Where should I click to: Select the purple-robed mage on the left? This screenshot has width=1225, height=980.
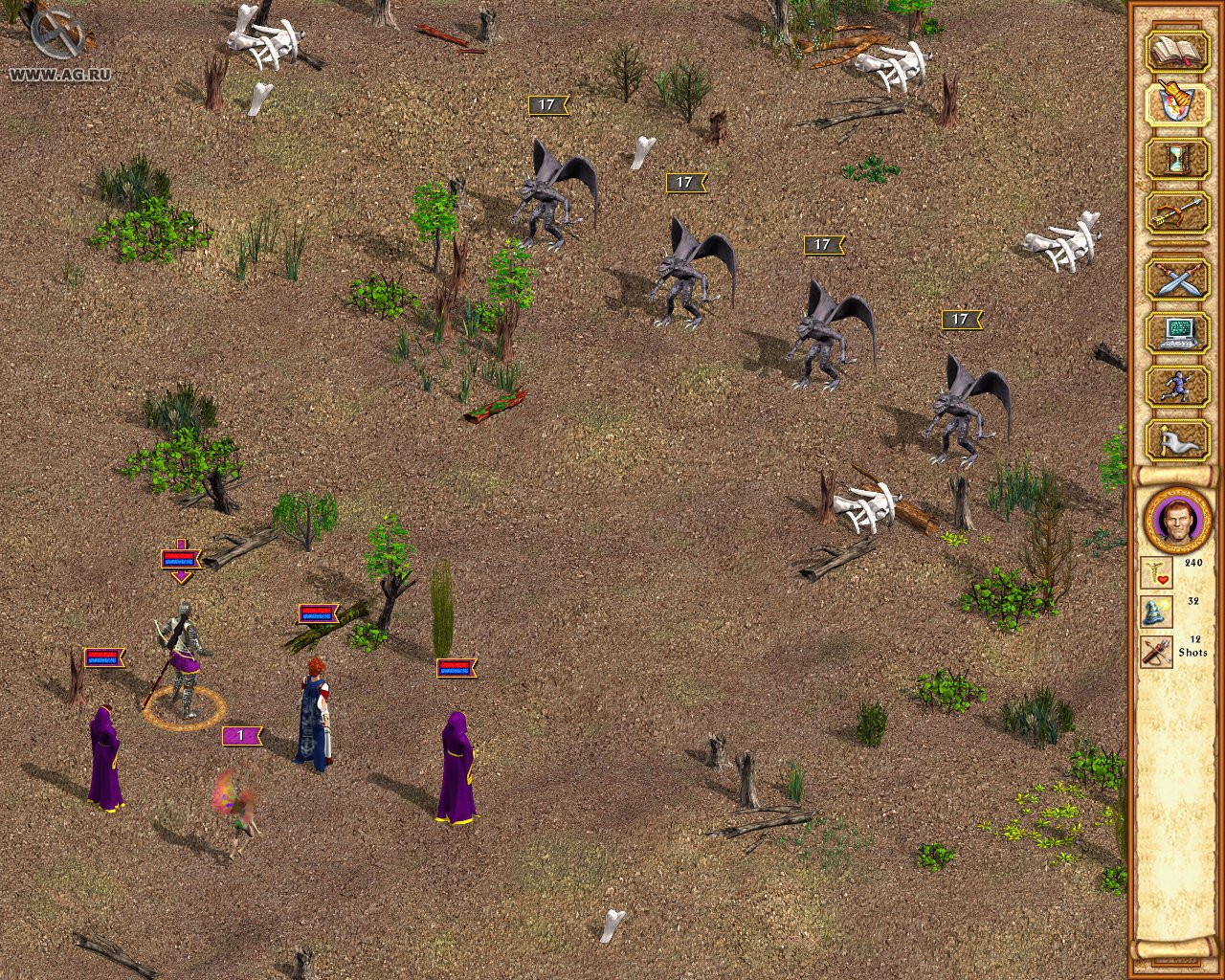point(105,756)
